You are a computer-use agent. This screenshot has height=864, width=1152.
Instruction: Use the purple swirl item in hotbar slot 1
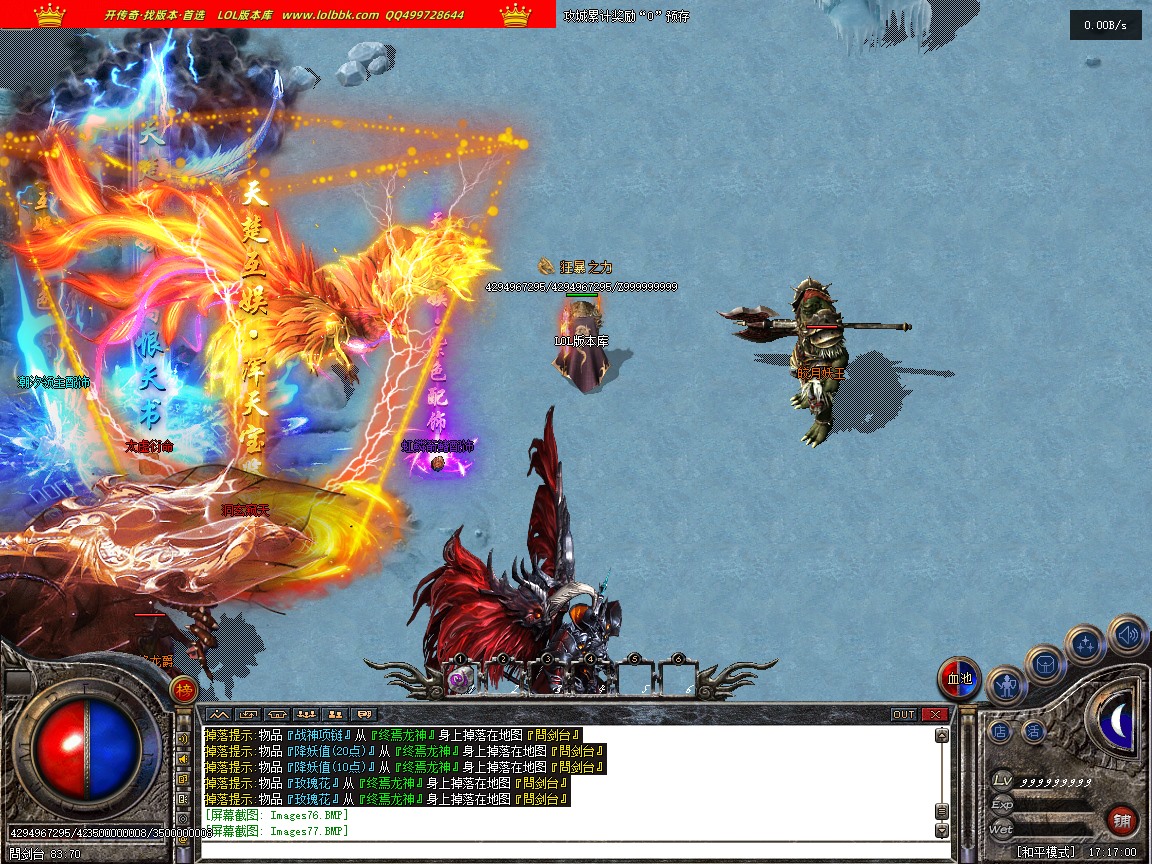[x=460, y=679]
